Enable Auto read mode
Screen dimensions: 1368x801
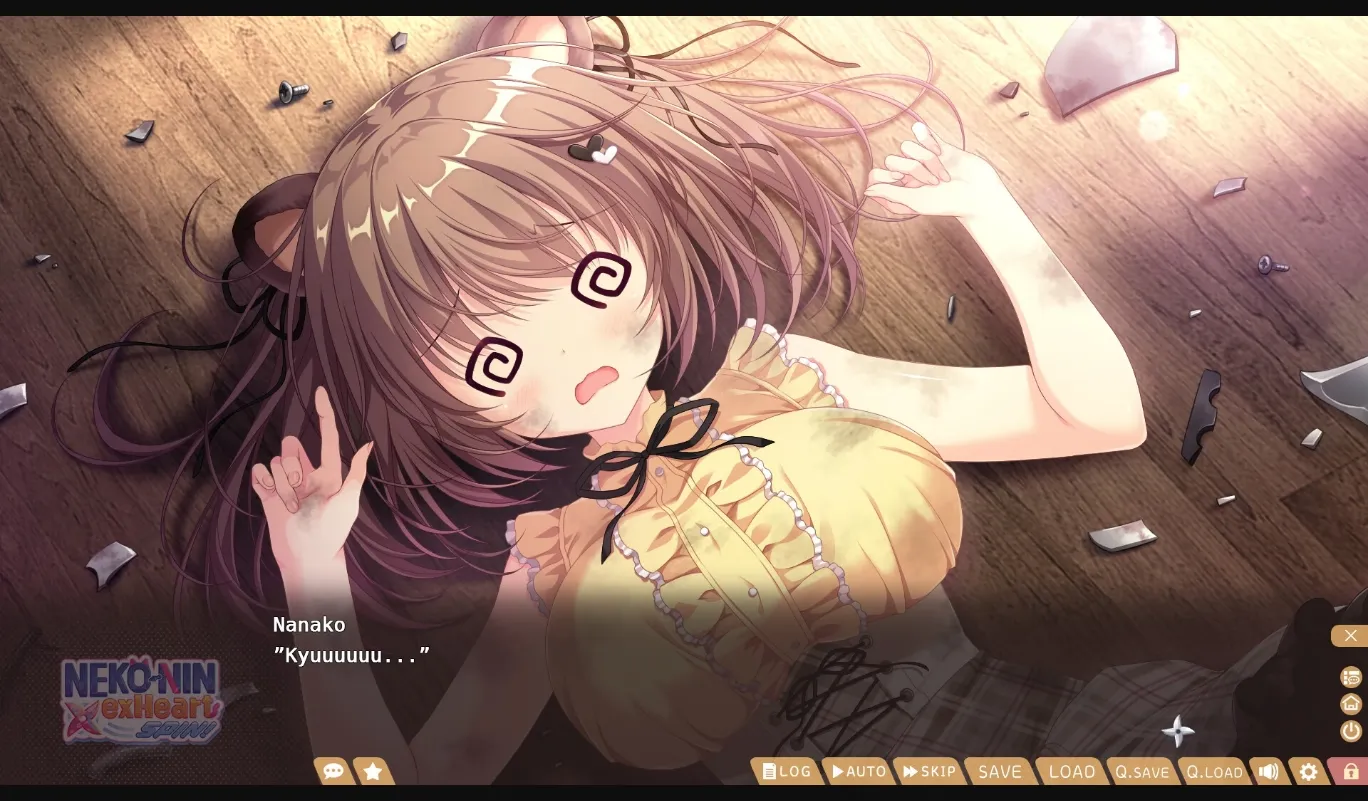click(x=858, y=771)
